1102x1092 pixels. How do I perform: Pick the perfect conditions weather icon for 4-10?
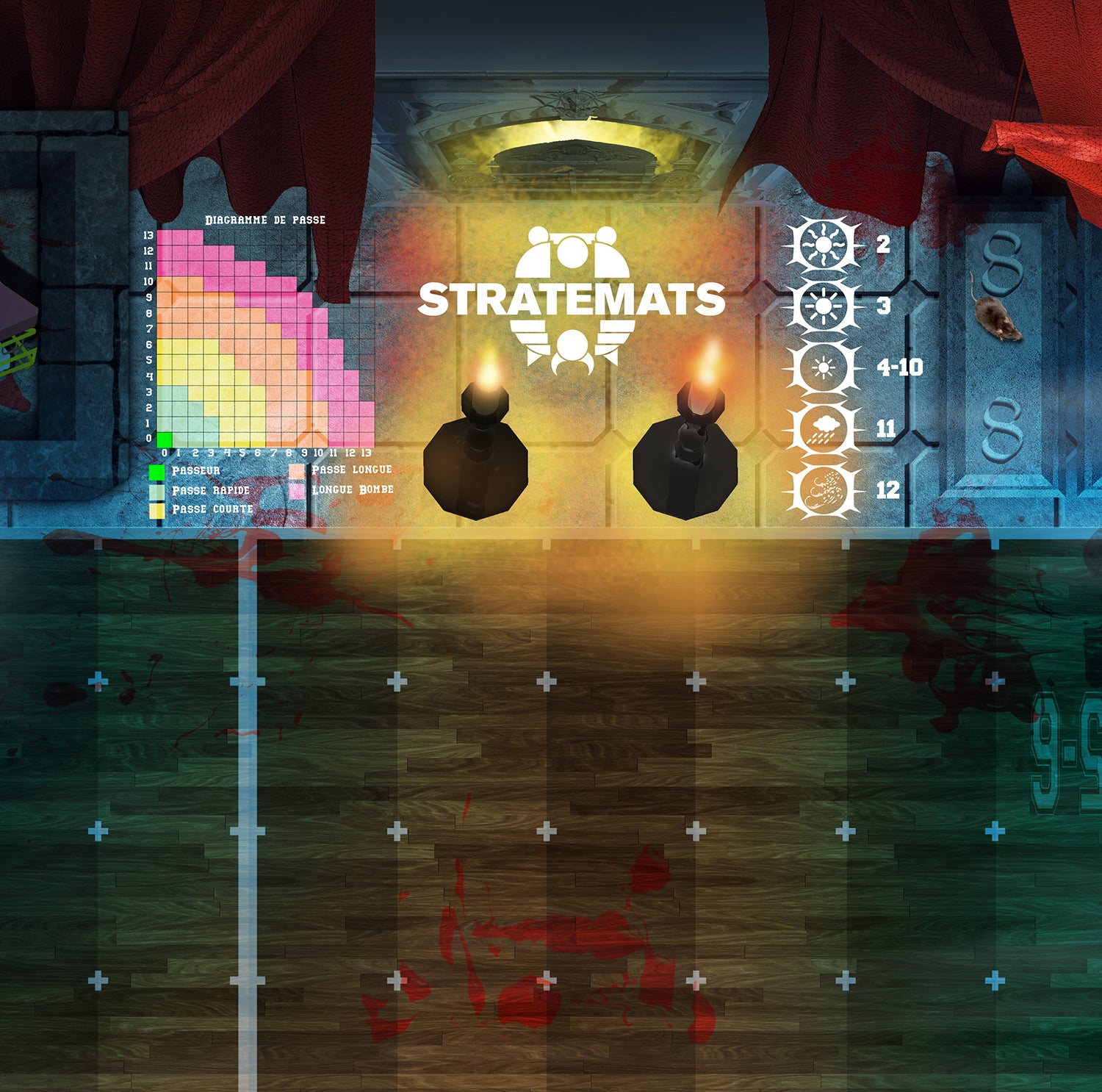click(x=823, y=367)
